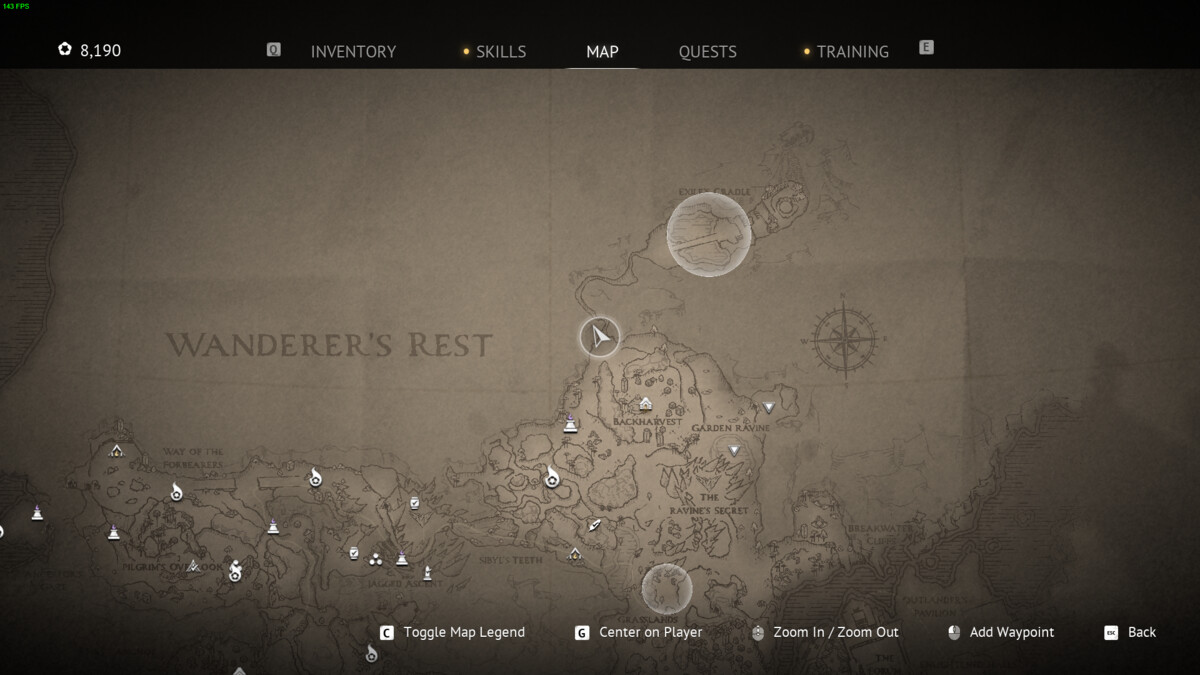Select the three-dots marker near Jagged Ascent

(x=376, y=559)
